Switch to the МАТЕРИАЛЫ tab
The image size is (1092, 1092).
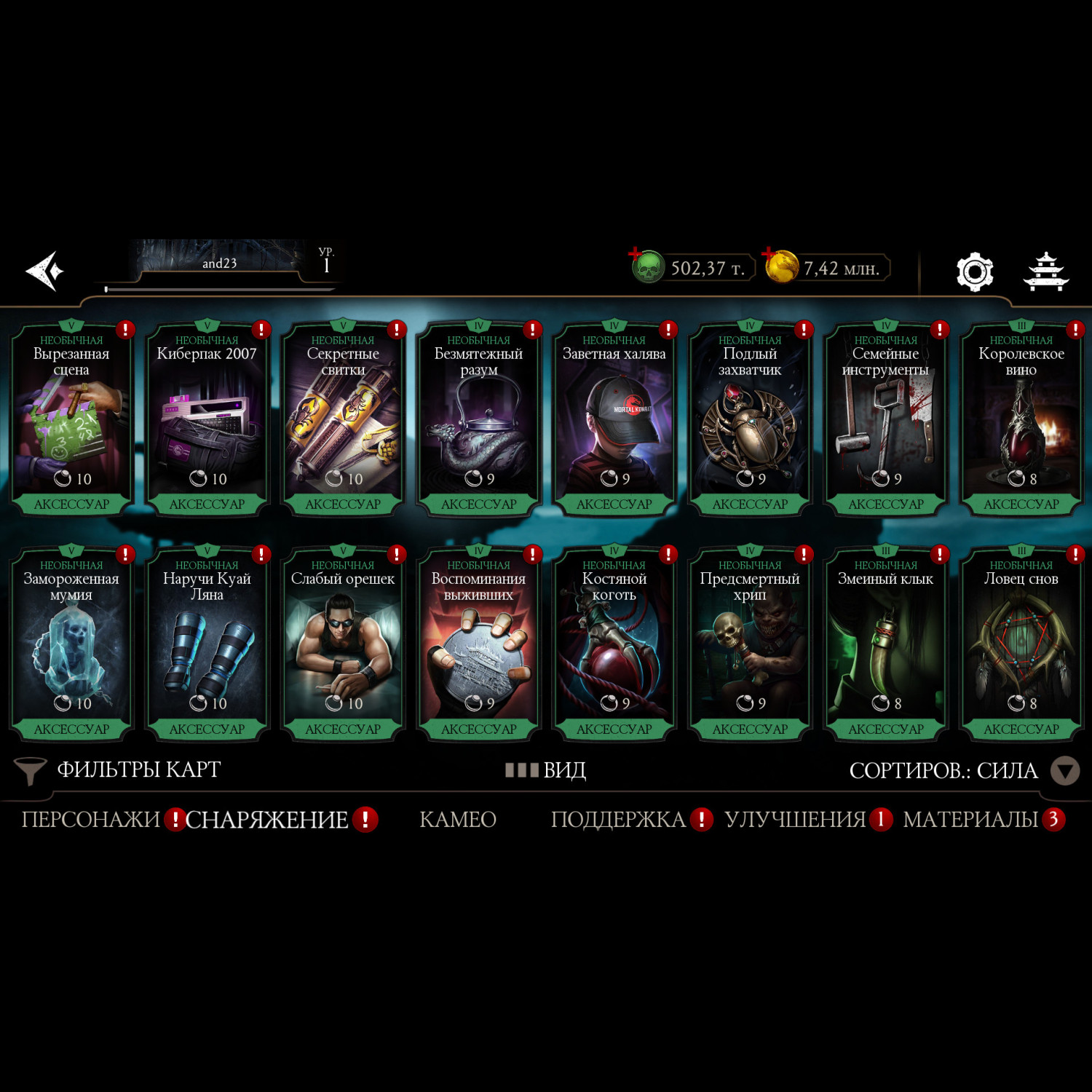click(x=970, y=820)
